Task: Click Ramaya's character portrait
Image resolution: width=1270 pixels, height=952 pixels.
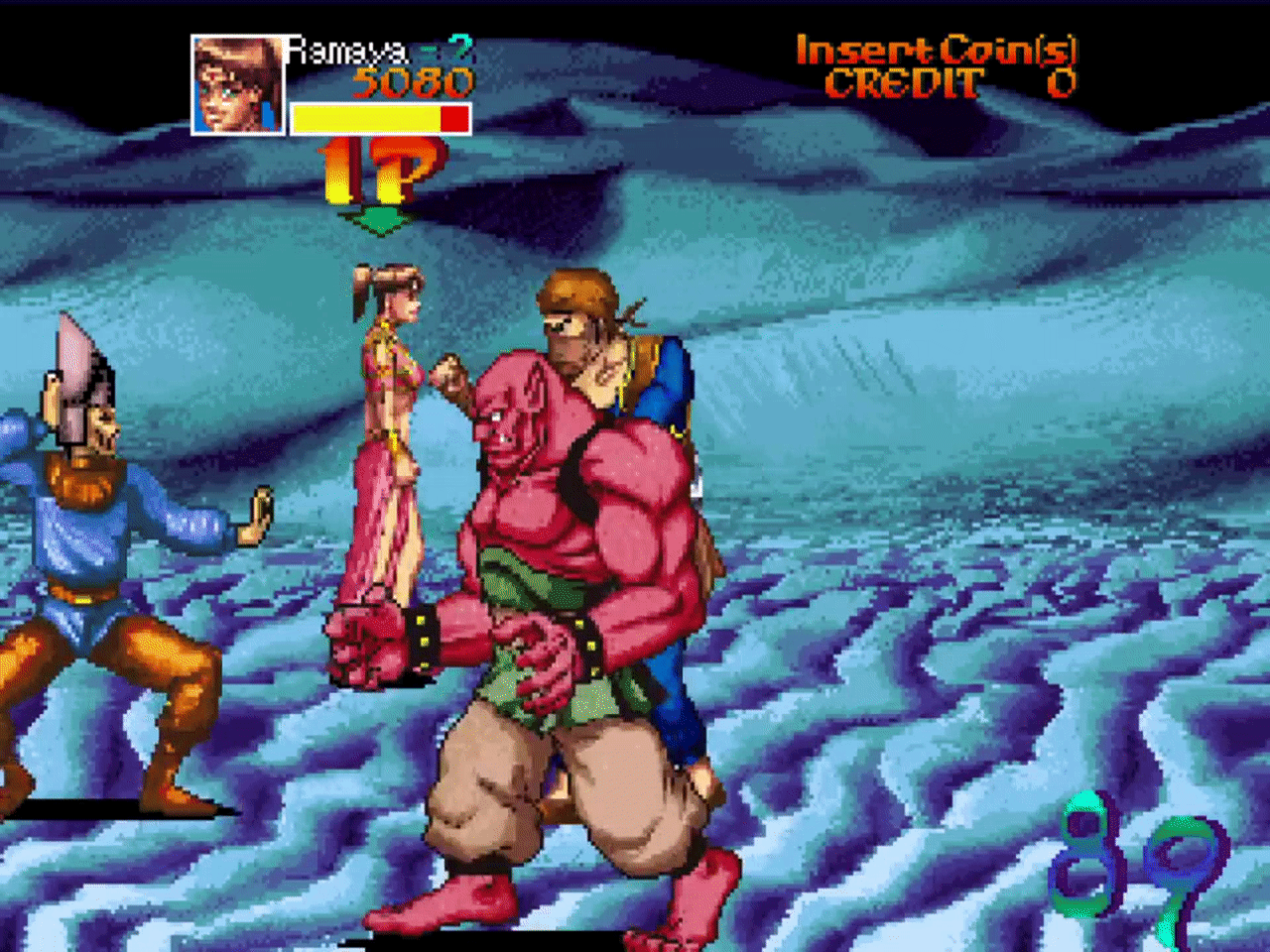Action: [237, 85]
